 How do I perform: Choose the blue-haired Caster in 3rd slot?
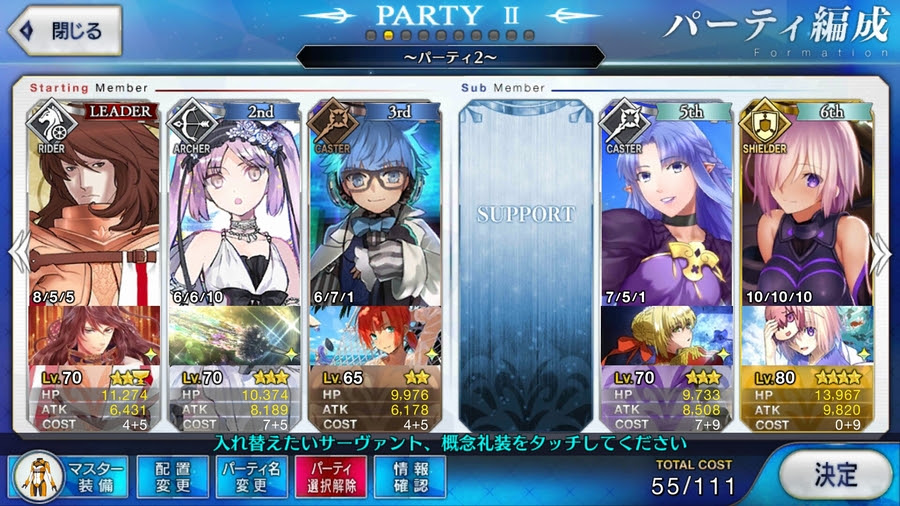click(x=373, y=200)
